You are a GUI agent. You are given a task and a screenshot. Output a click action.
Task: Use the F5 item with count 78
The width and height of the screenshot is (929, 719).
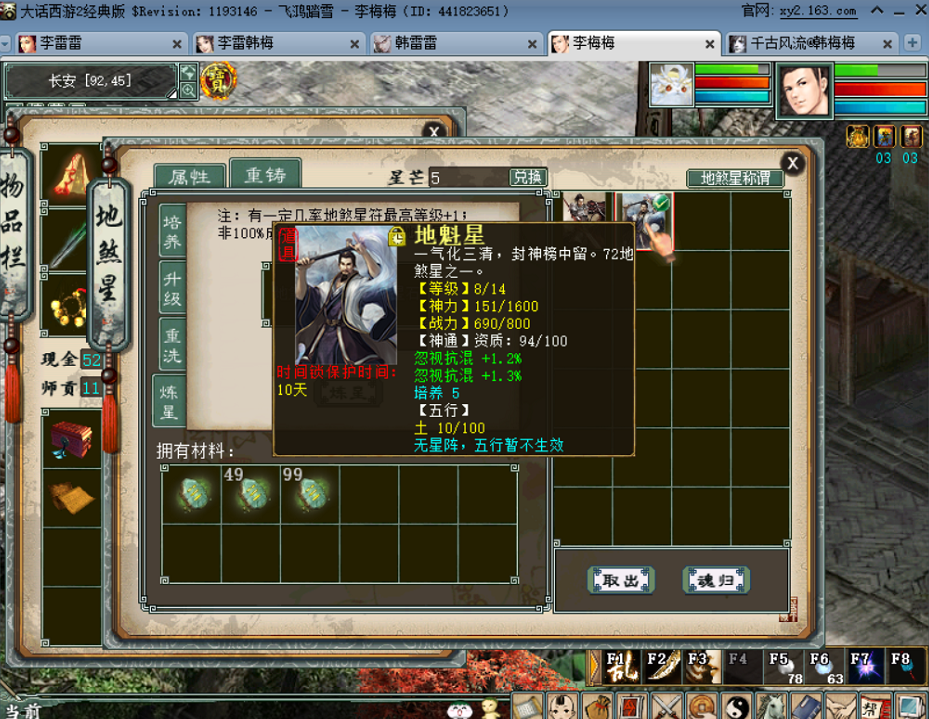[x=779, y=667]
